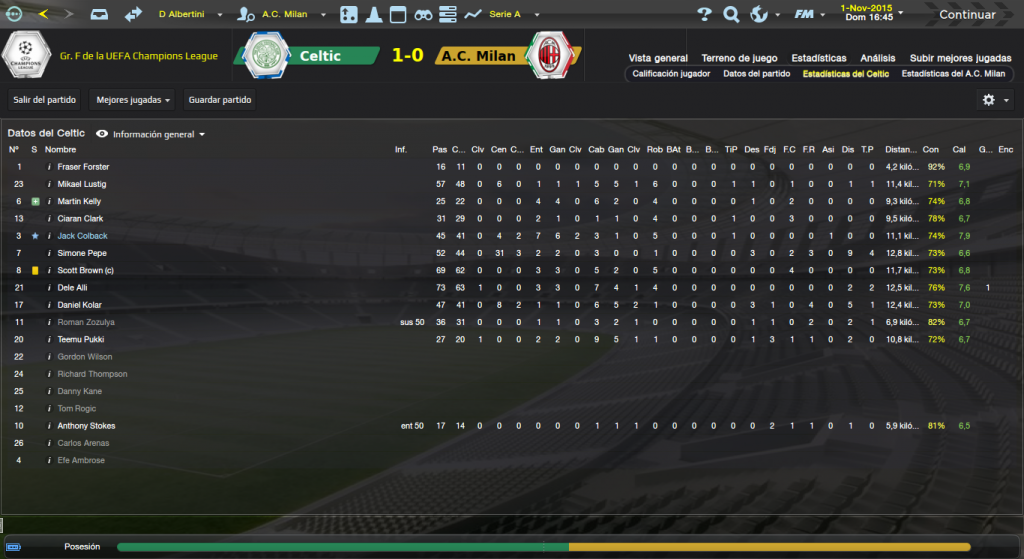Open the Mejores jugadas dropdown

pos(133,100)
